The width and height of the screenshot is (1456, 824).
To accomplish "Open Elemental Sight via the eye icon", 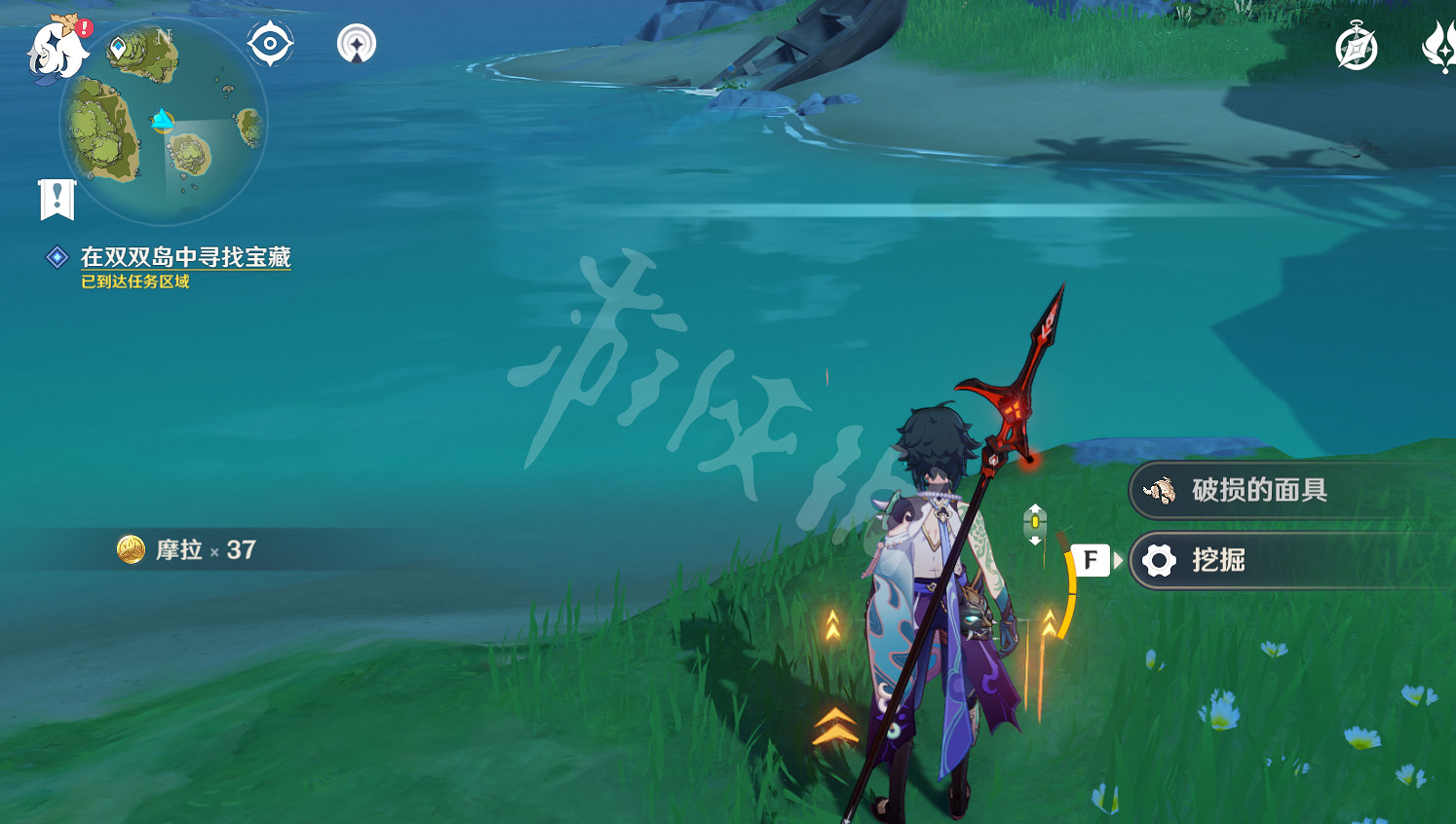I will 270,42.
